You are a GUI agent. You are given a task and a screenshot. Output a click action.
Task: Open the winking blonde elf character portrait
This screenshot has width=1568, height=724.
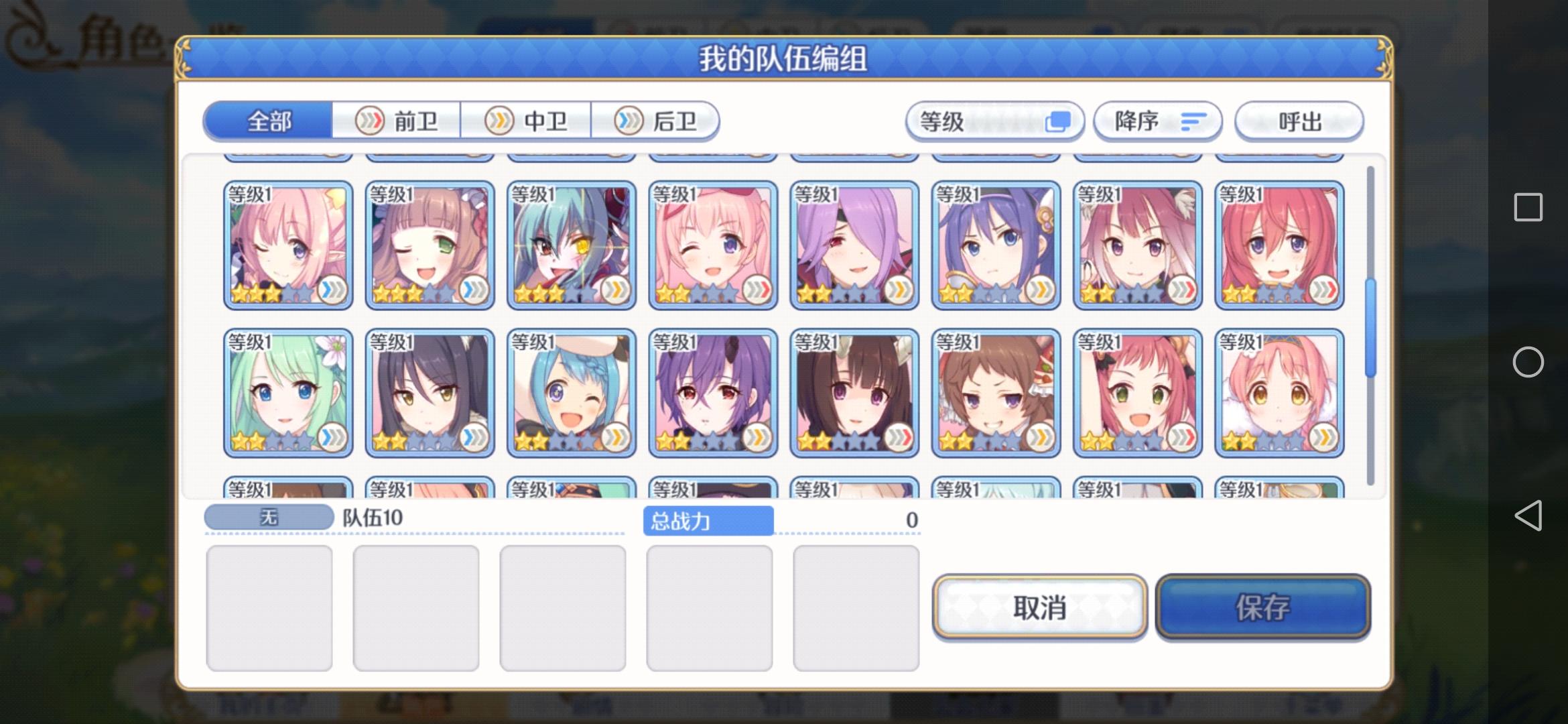tap(429, 245)
